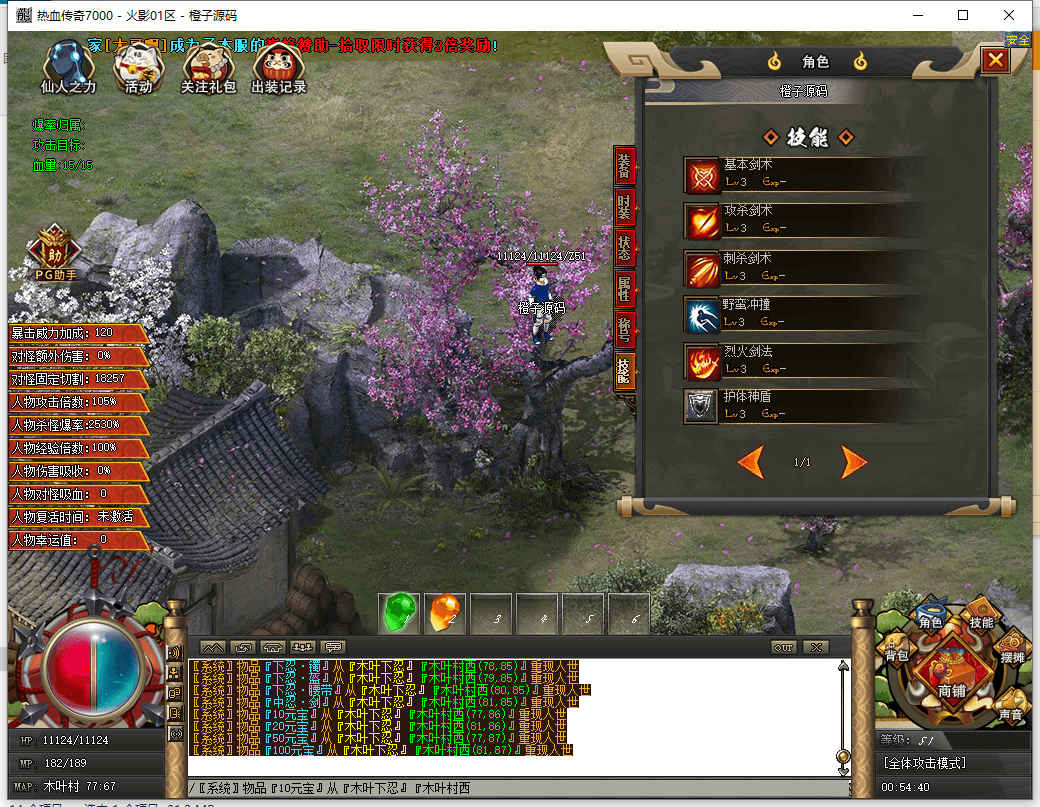Go to the previous skill page arrow
The image size is (1040, 807).
coord(751,462)
